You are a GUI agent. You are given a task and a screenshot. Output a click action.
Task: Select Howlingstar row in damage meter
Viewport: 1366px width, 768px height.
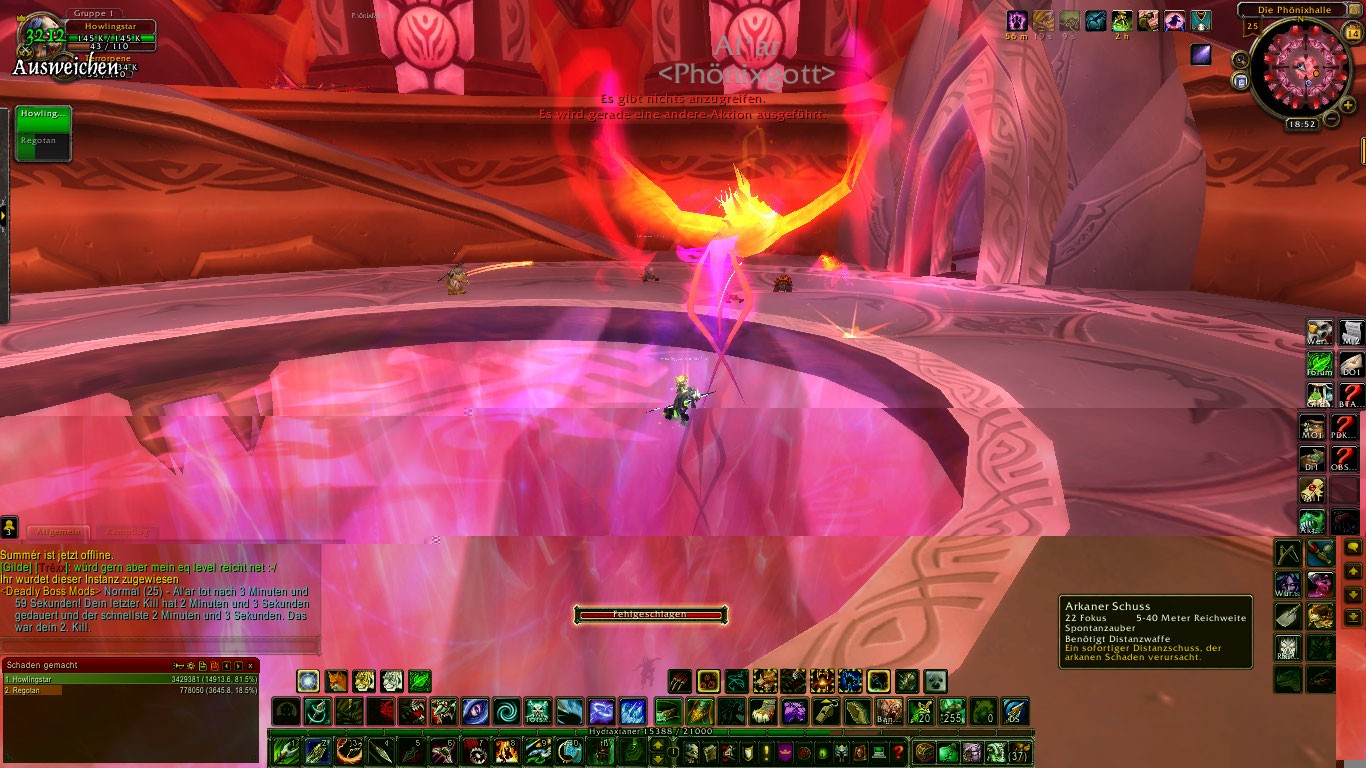[x=130, y=678]
